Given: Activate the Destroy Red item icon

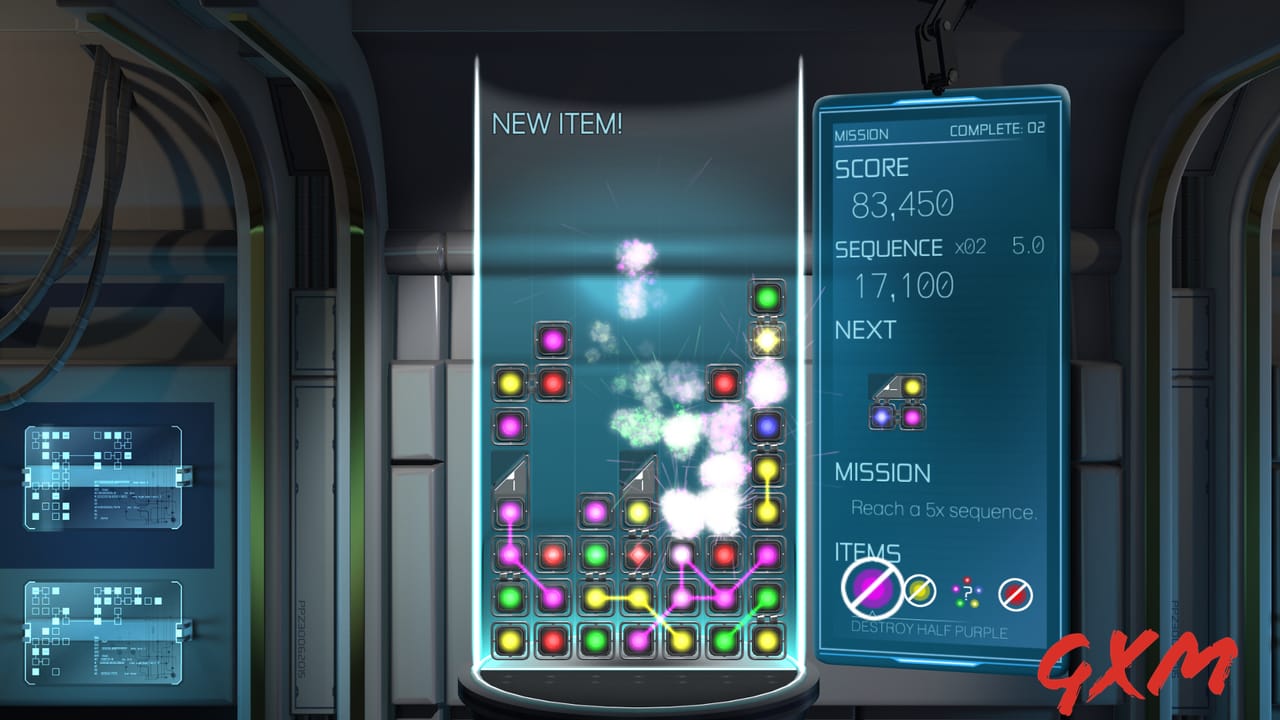Looking at the screenshot, I should (x=1015, y=590).
